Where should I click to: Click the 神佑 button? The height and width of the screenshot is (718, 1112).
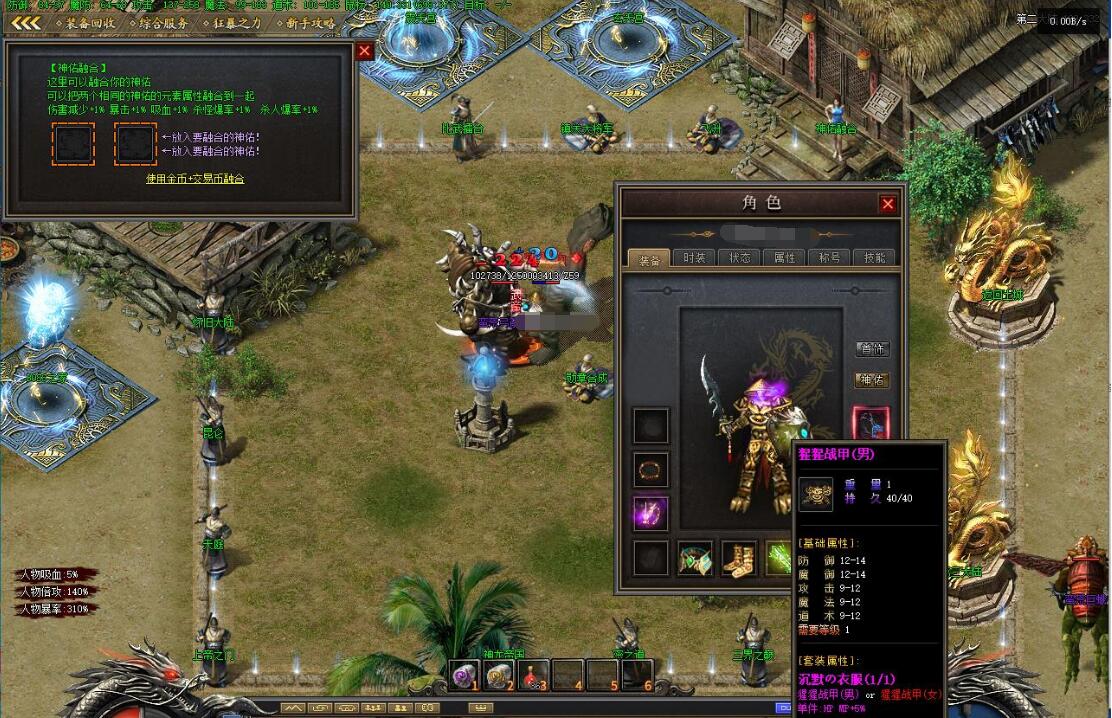click(x=872, y=380)
